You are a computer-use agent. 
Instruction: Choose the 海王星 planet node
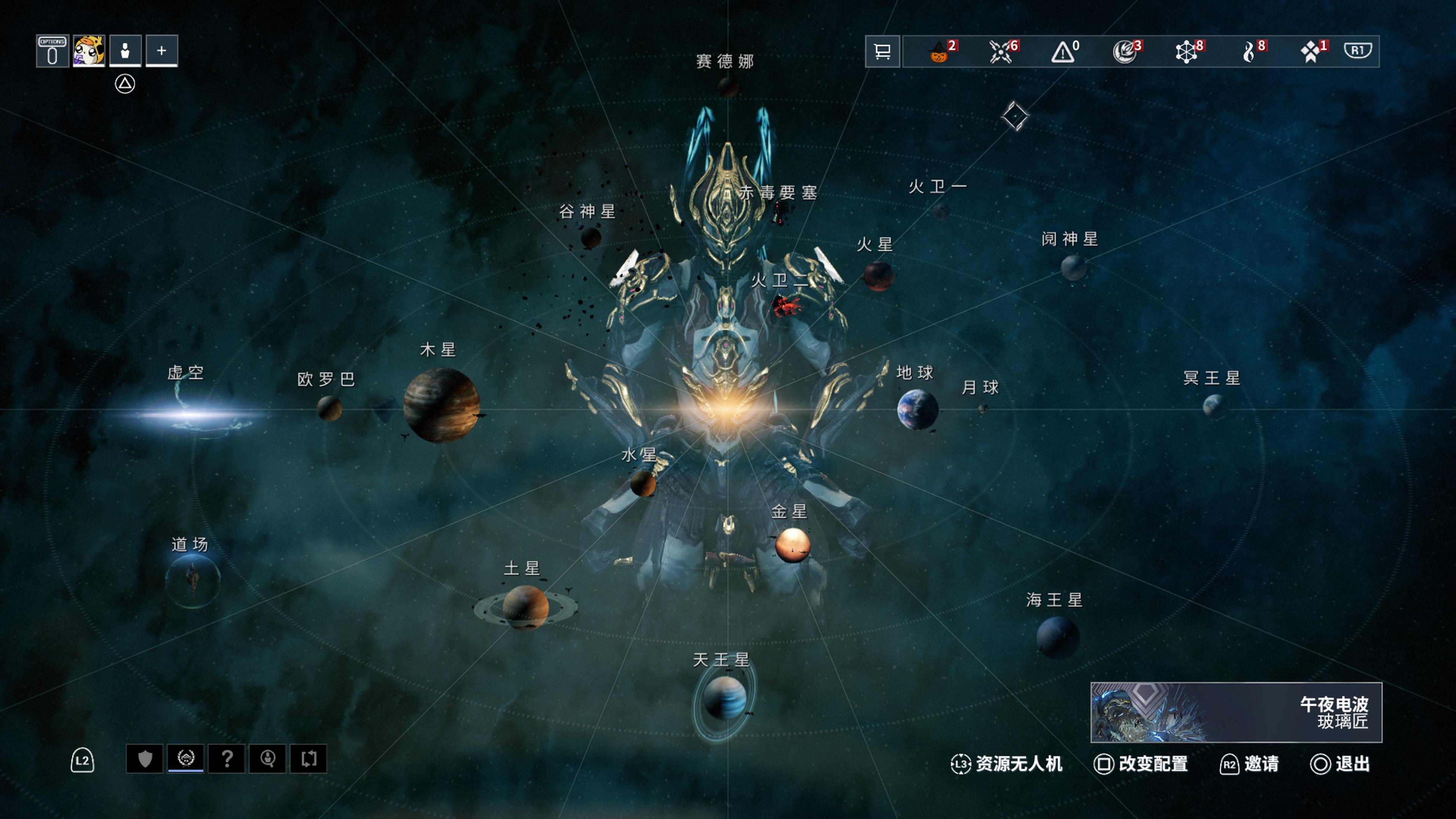point(1057,637)
